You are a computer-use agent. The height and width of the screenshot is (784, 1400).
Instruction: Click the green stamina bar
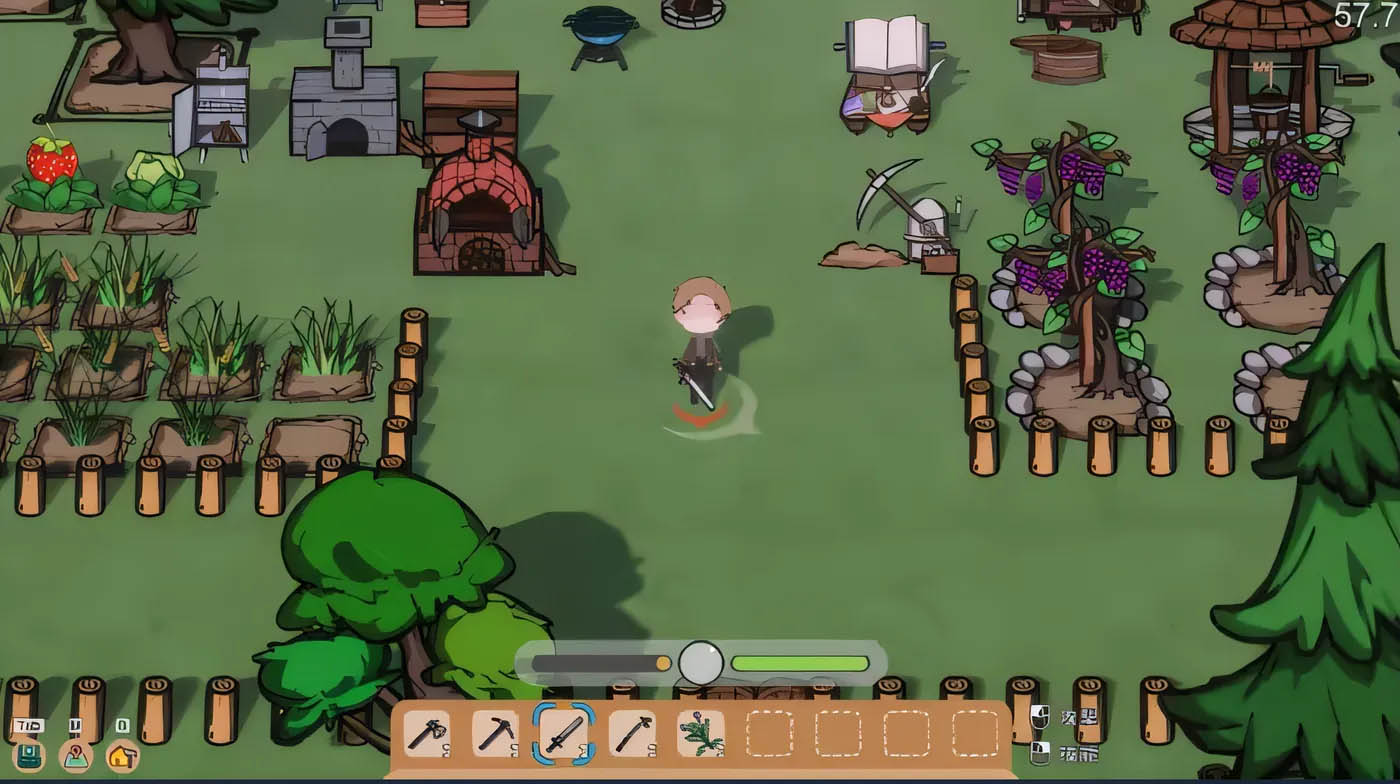coord(800,661)
